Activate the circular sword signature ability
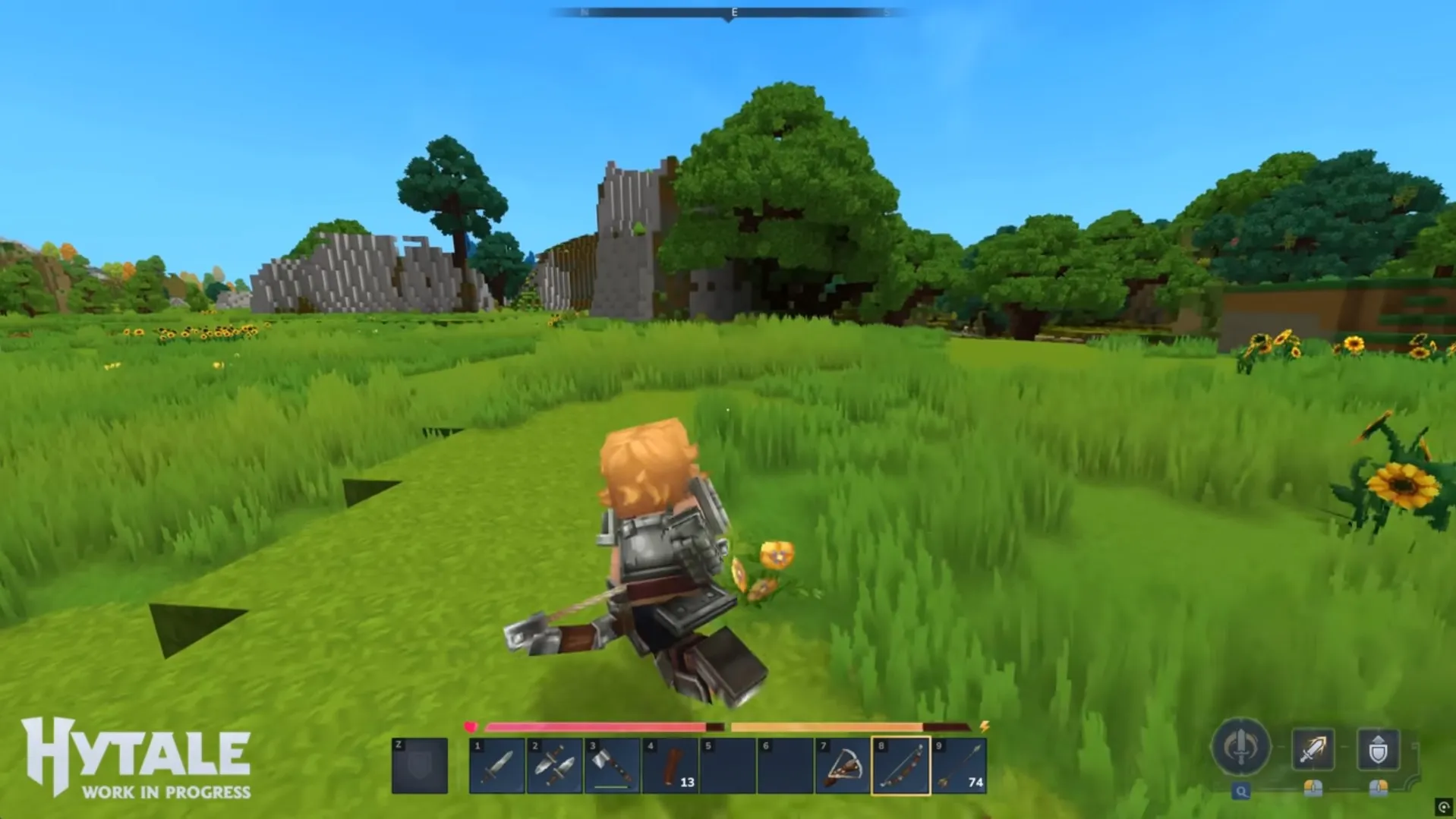This screenshot has width=1456, height=819. tap(1241, 747)
